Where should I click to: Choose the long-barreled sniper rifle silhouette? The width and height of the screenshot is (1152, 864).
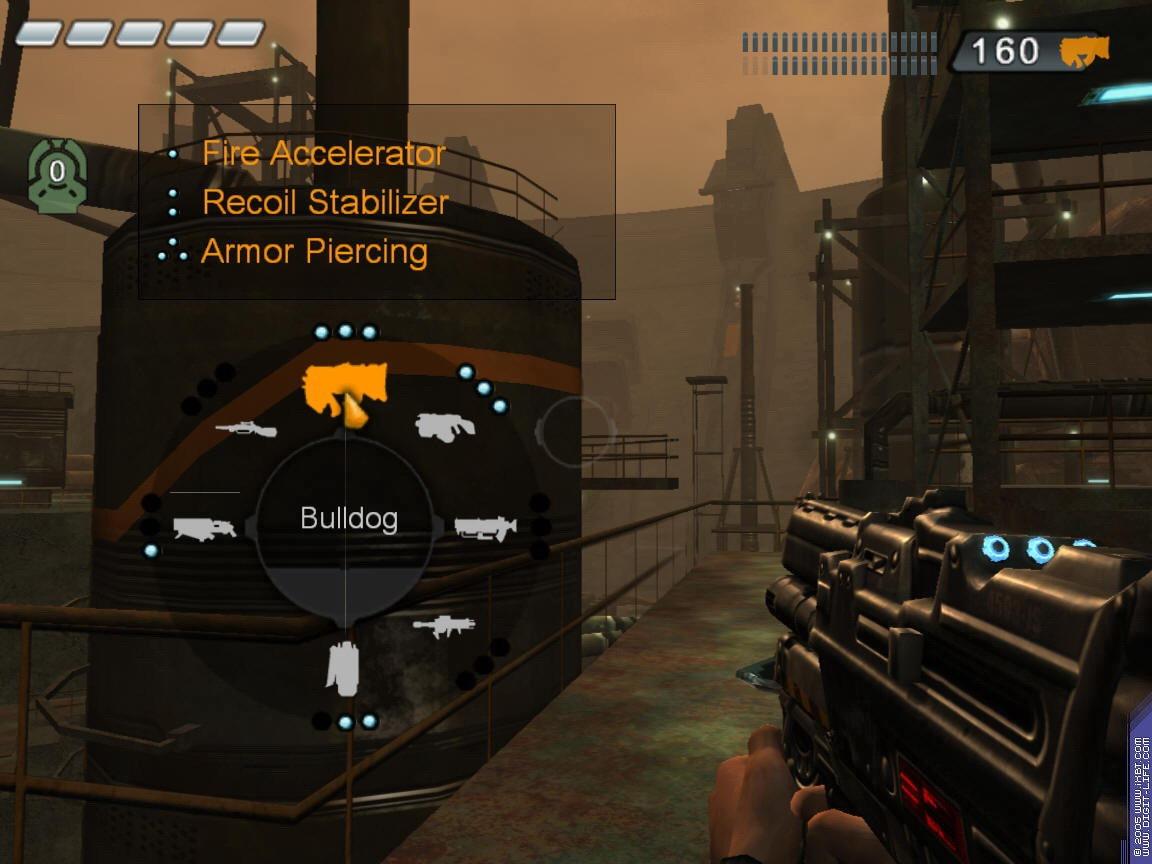pyautogui.click(x=246, y=428)
